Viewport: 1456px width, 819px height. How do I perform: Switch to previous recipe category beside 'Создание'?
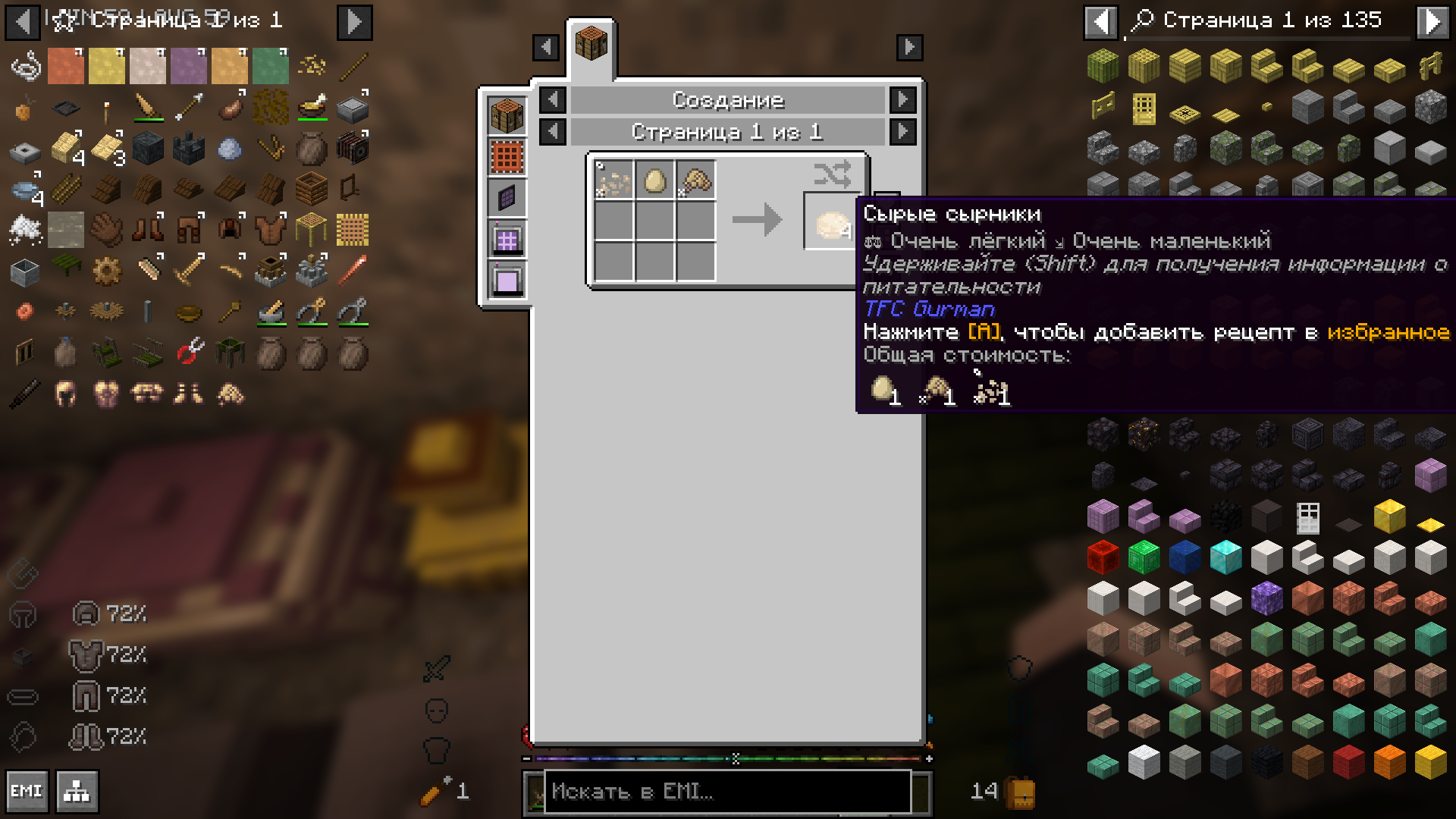(x=553, y=99)
